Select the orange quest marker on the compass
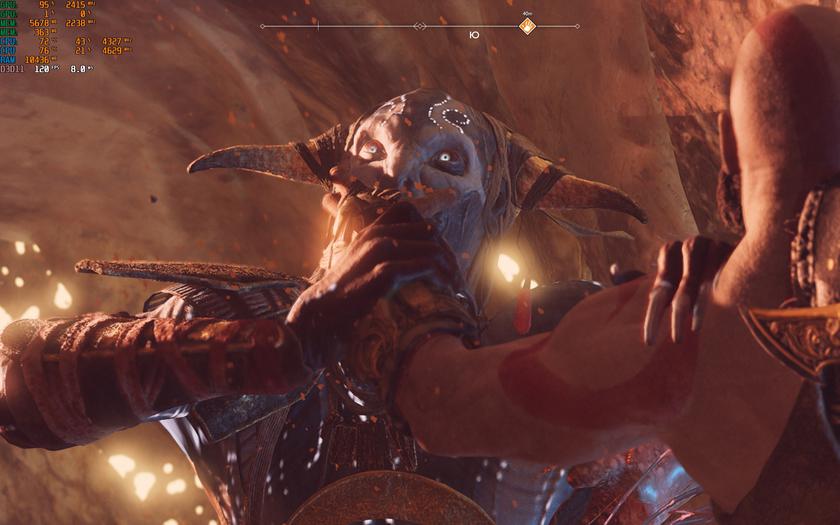 coord(527,26)
